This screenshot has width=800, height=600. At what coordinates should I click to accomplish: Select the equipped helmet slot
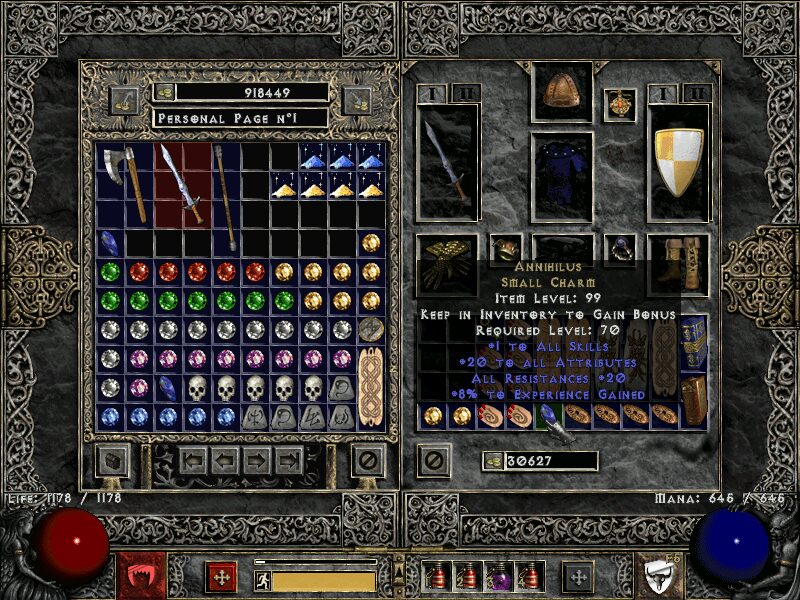(561, 93)
